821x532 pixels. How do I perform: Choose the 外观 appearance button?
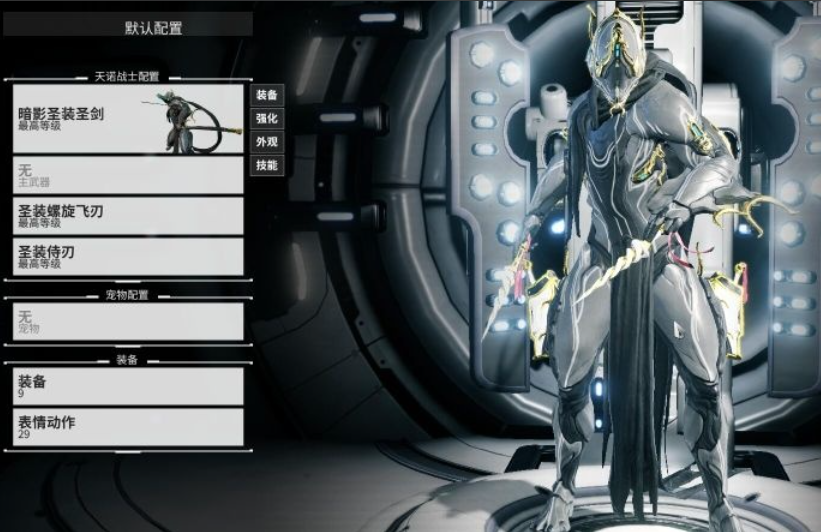(x=267, y=141)
